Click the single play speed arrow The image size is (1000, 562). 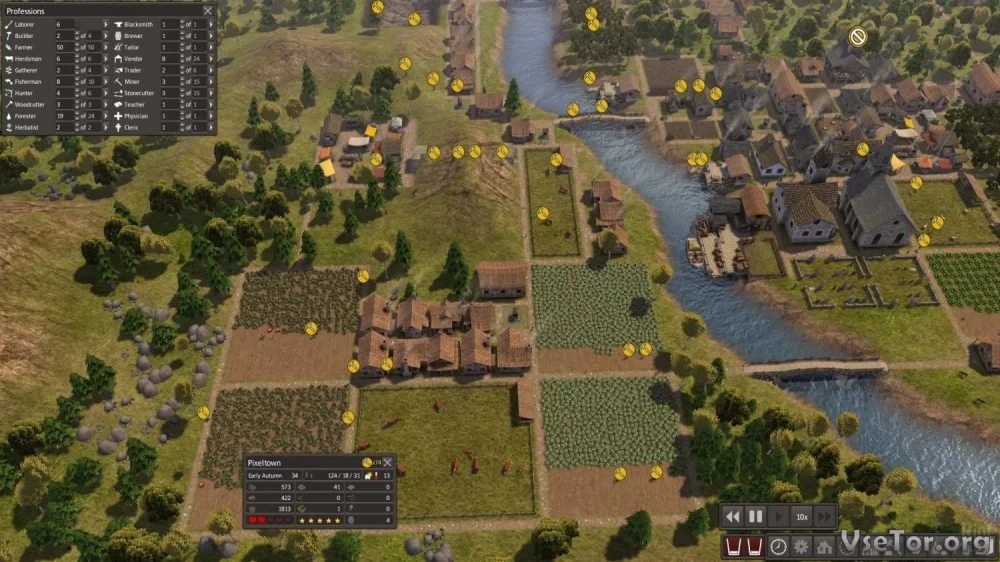click(778, 516)
